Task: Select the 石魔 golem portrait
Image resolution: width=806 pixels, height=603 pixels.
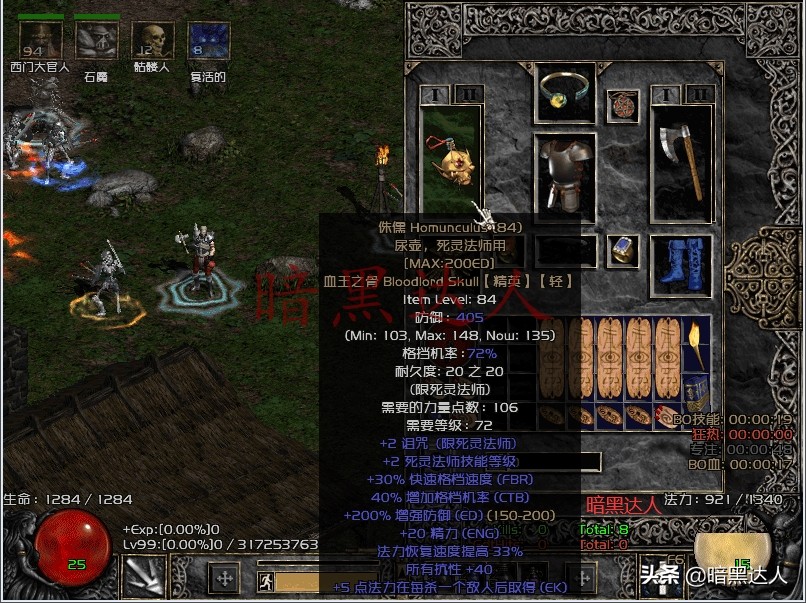Action: coord(97,41)
